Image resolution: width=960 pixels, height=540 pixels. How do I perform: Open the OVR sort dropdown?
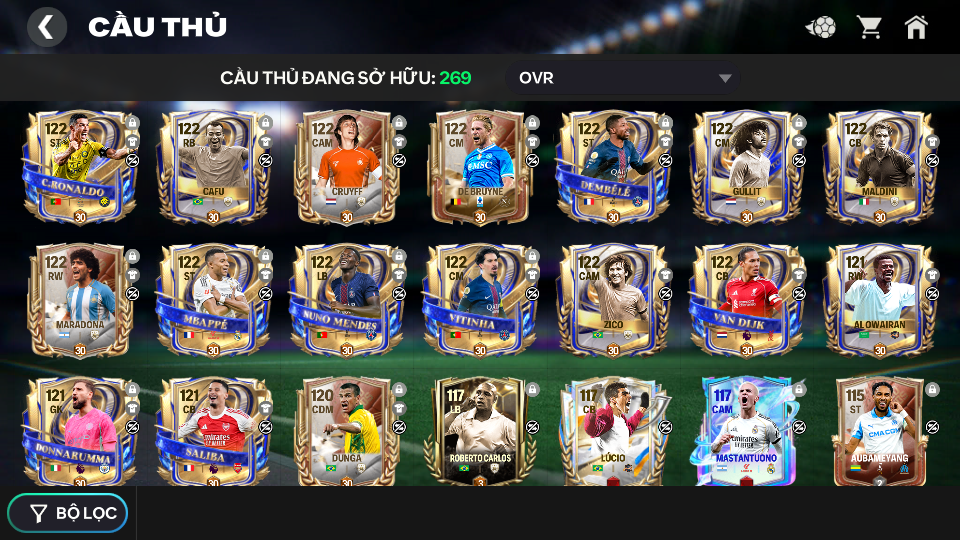pos(625,78)
